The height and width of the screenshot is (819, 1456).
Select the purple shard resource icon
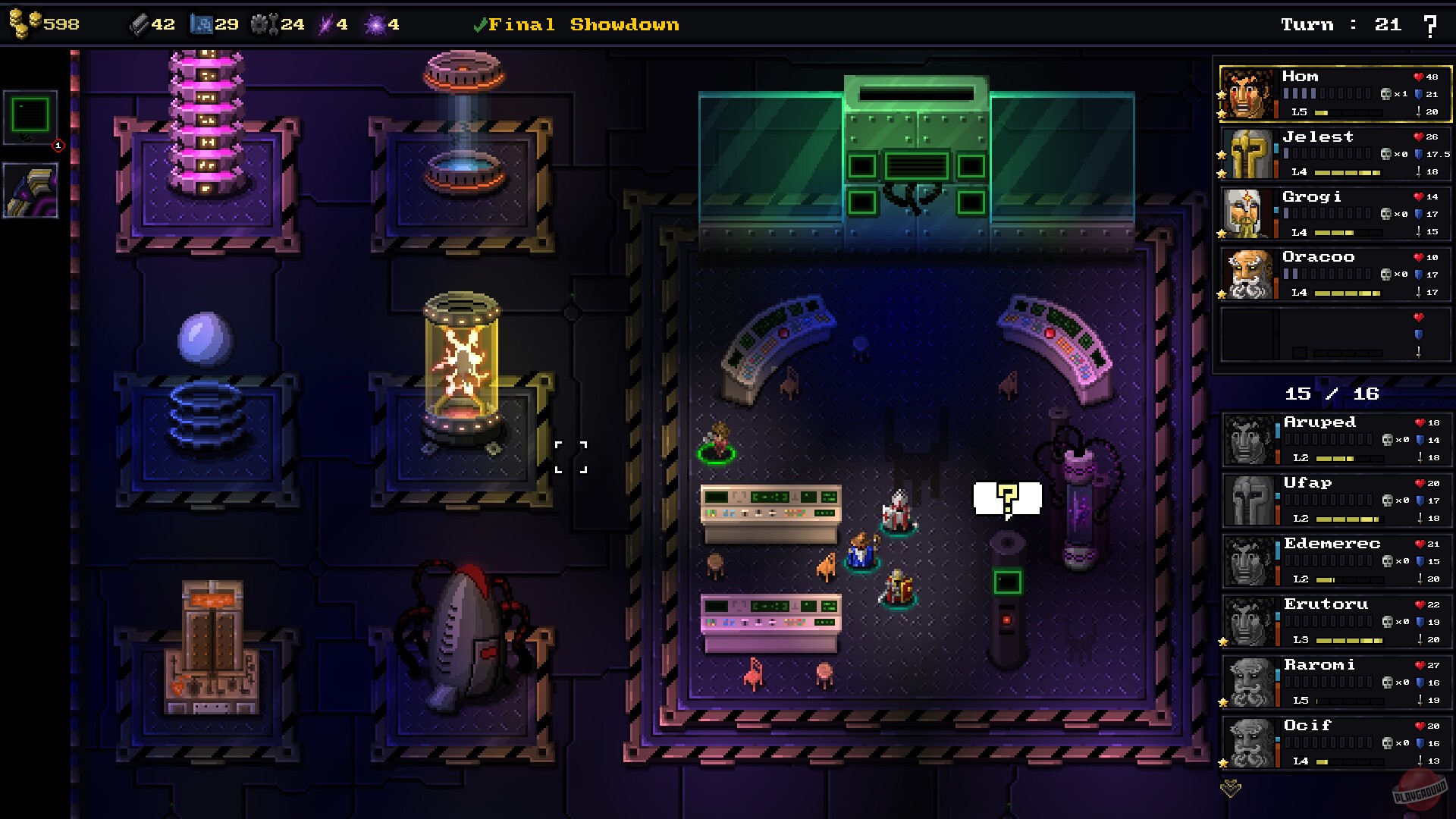[x=328, y=23]
